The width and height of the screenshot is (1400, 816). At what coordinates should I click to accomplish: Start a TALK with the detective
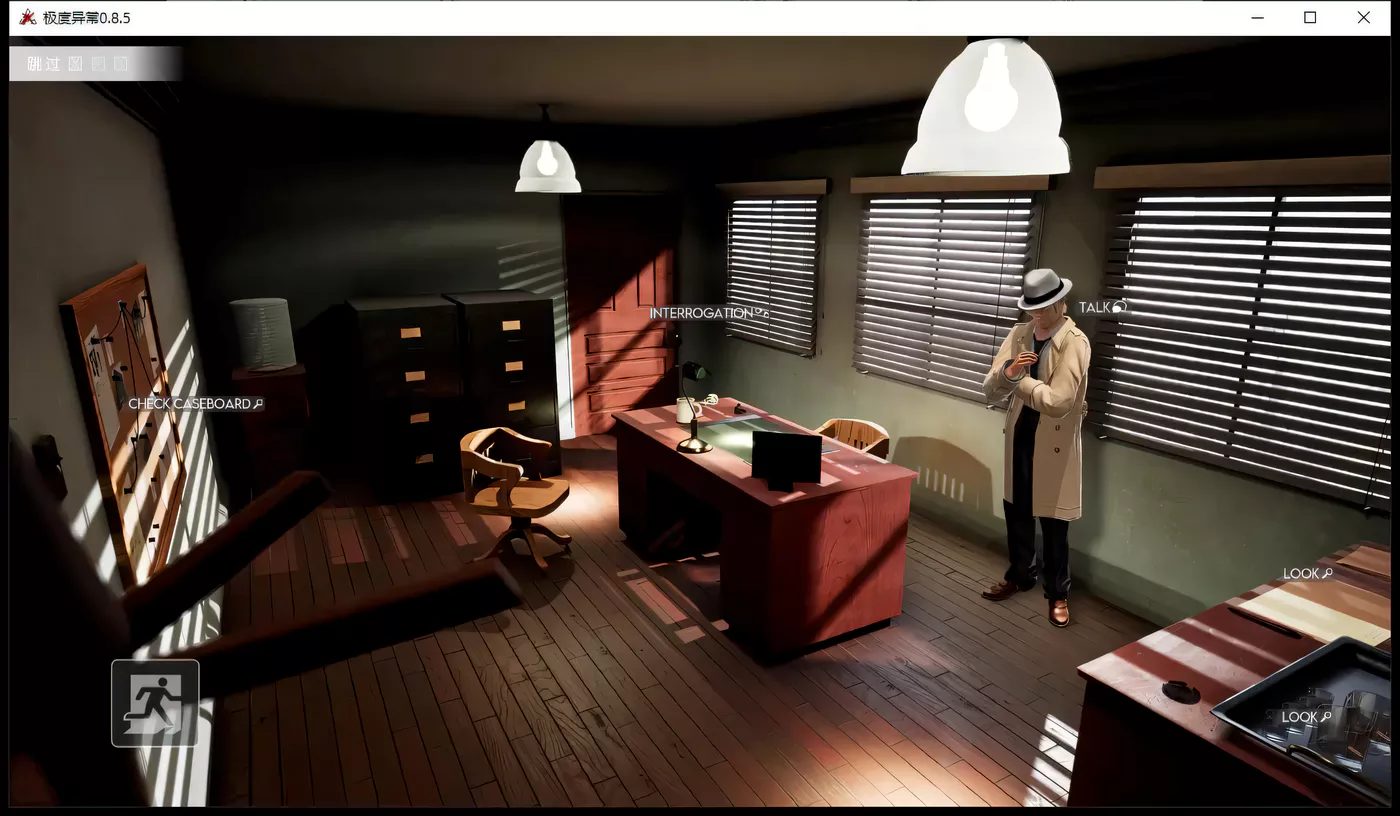pyautogui.click(x=1097, y=307)
